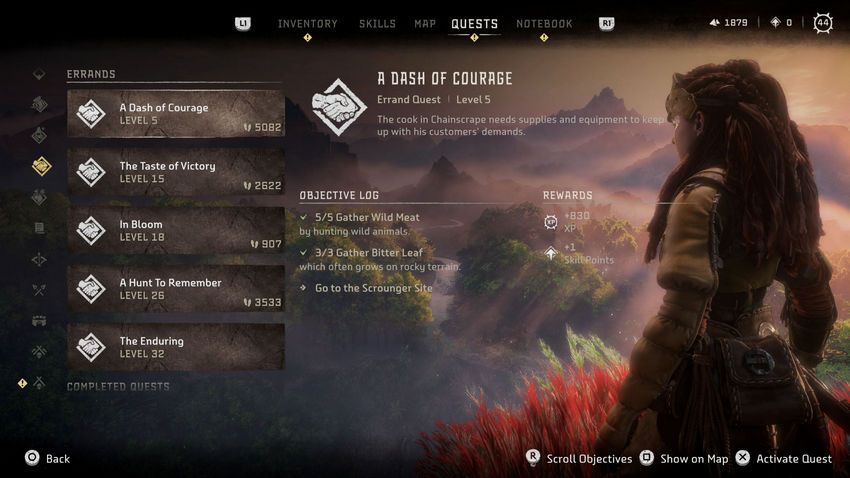The height and width of the screenshot is (478, 850).
Task: Choose The Taste of Victory quest
Action: click(176, 172)
